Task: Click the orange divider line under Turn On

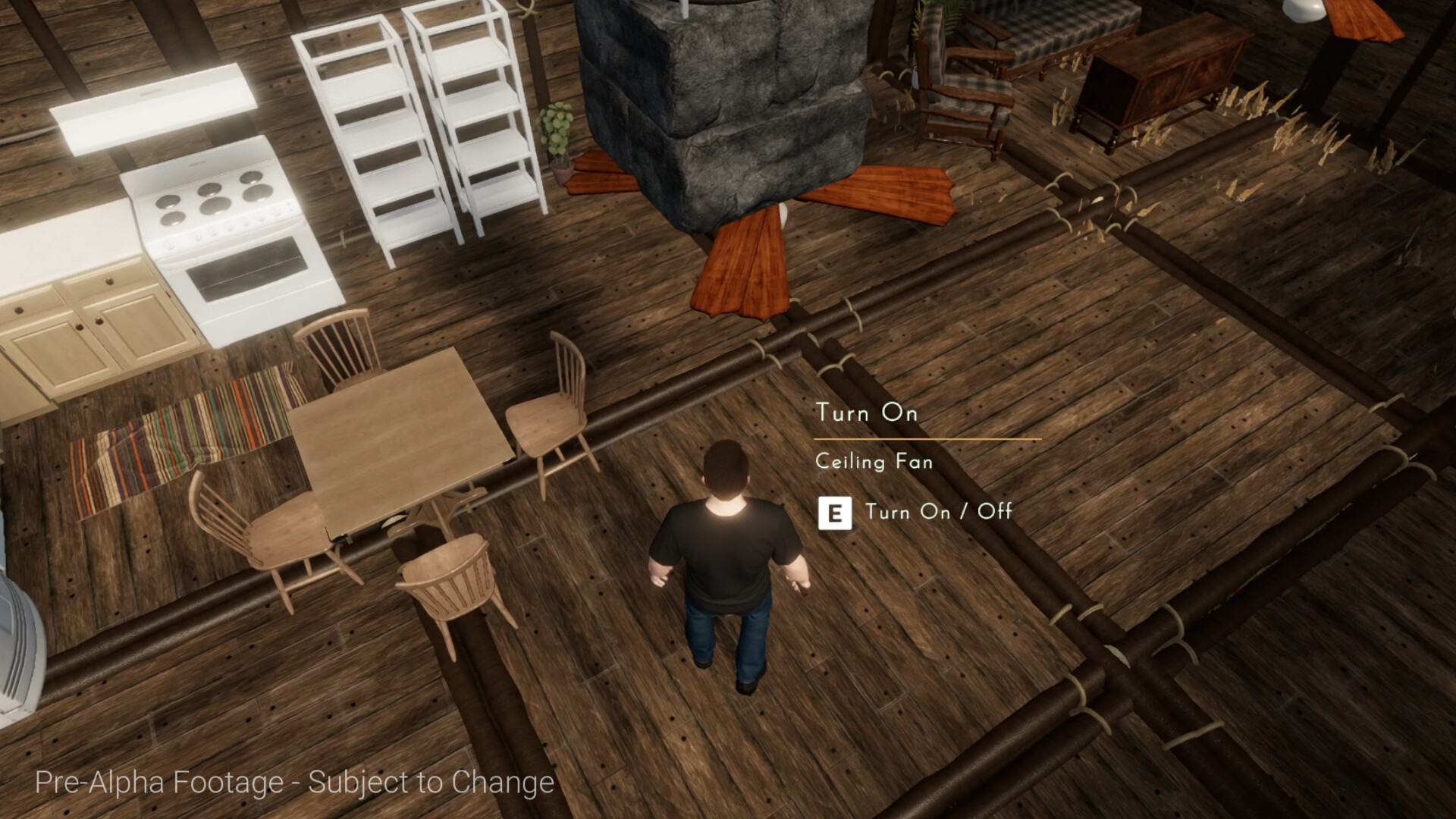Action: click(925, 438)
